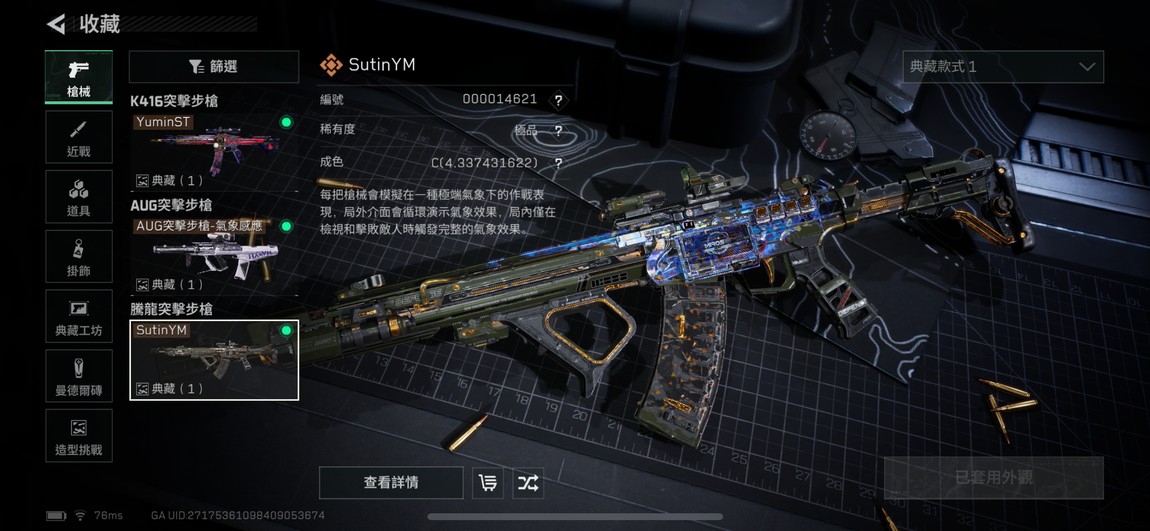1150x531 pixels.
Task: Select the 道具 items category
Action: [78, 197]
